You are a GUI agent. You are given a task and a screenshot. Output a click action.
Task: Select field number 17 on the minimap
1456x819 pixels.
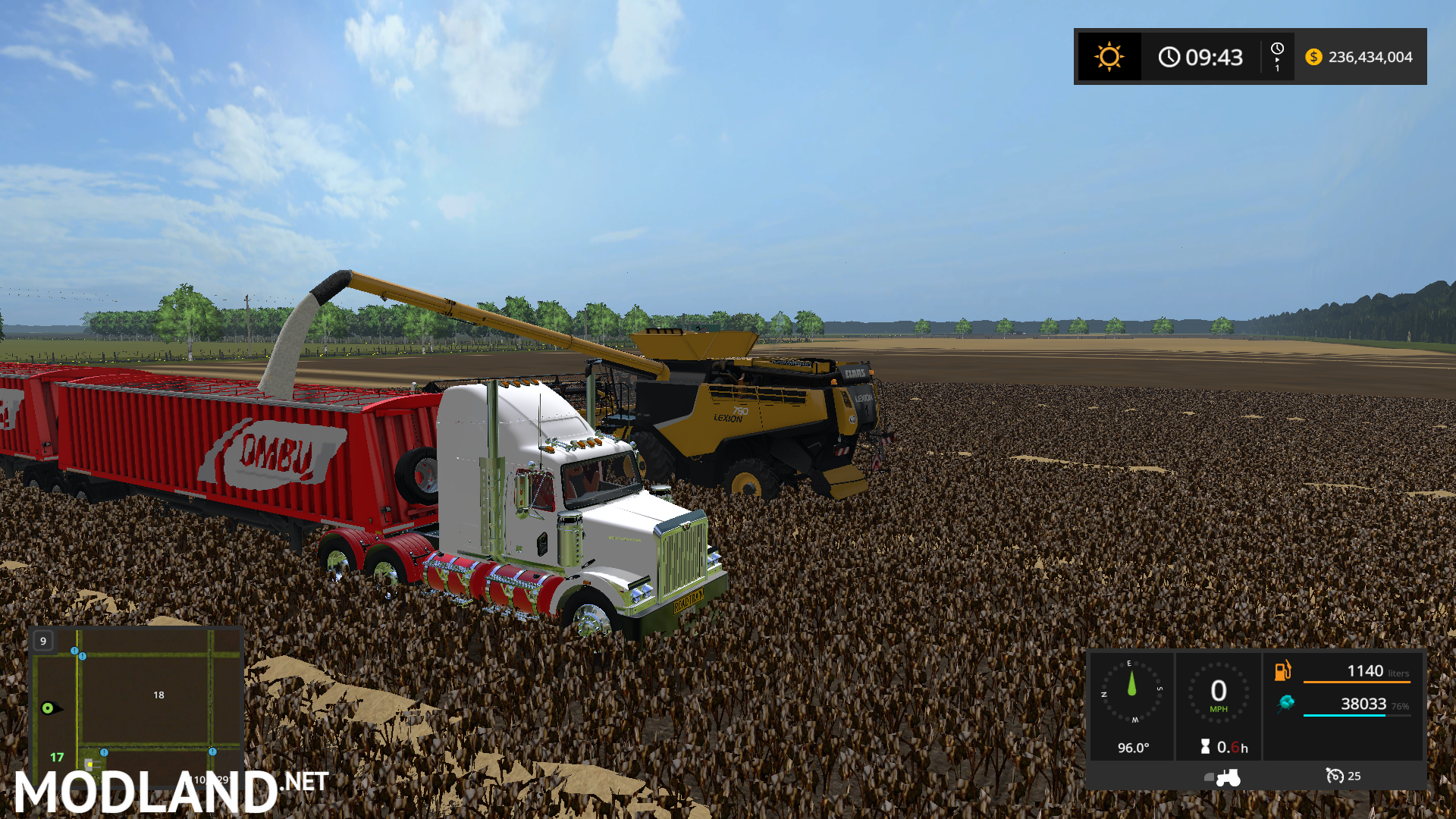pos(57,757)
